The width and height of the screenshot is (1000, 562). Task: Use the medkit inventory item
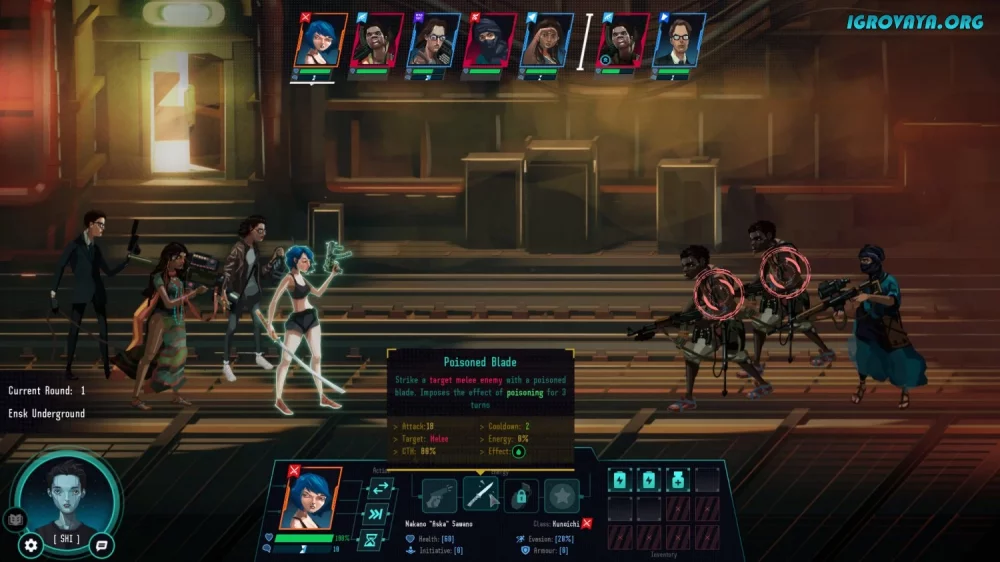click(678, 480)
